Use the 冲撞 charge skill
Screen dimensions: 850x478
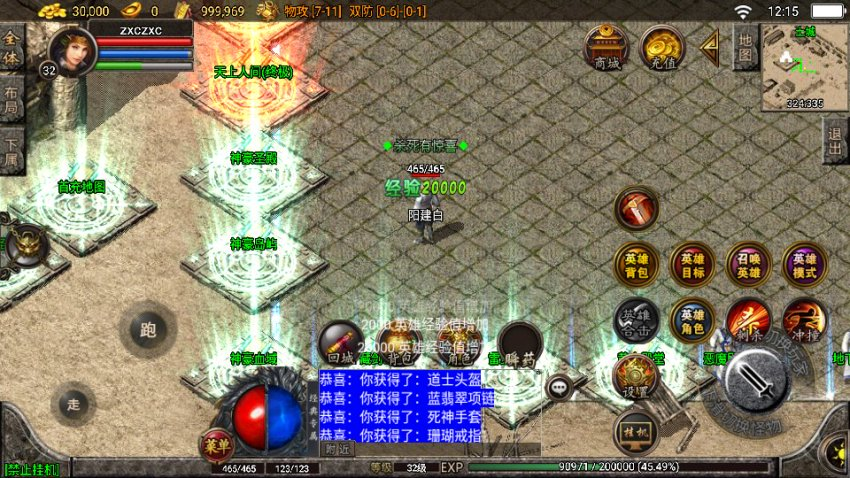click(x=804, y=320)
